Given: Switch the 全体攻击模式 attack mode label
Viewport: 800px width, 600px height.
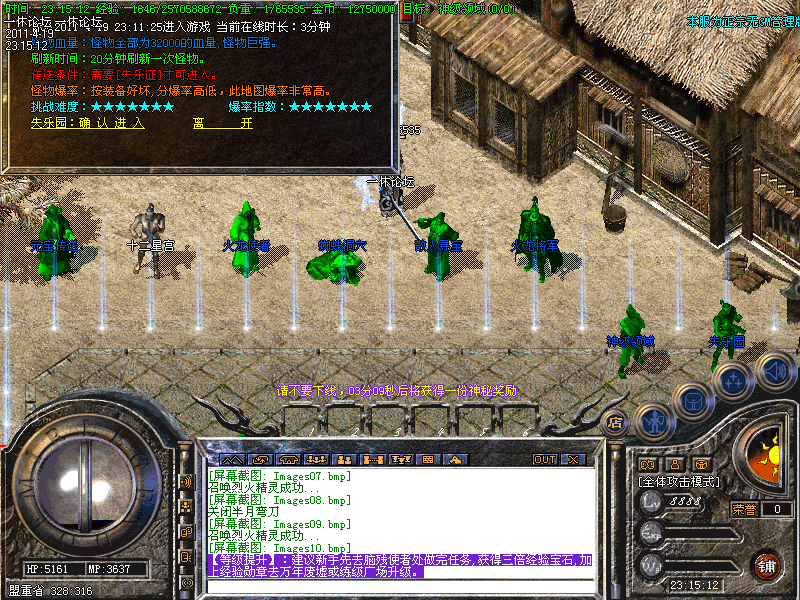Looking at the screenshot, I should tap(682, 481).
